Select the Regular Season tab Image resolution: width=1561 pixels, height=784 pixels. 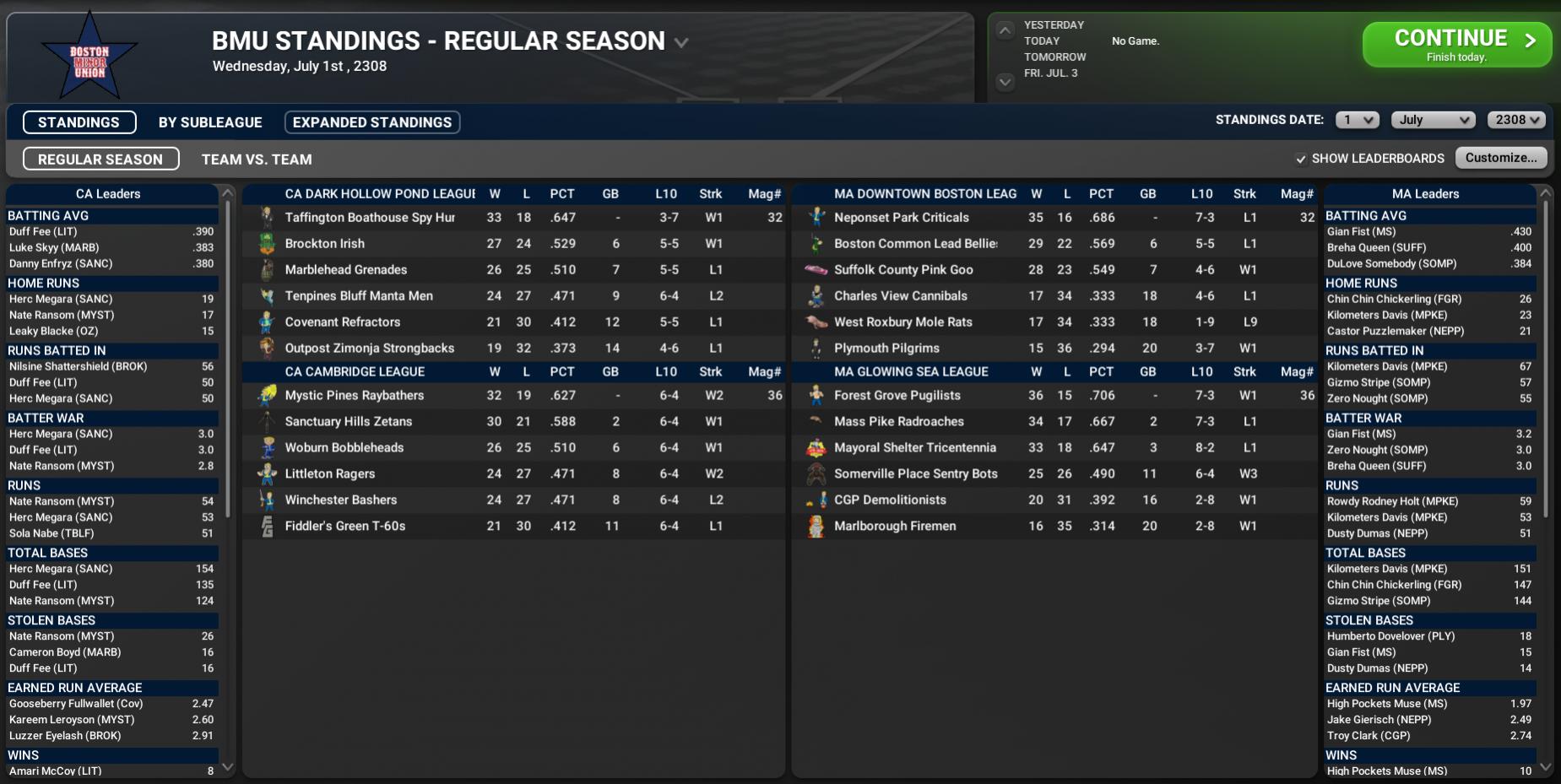pos(100,160)
